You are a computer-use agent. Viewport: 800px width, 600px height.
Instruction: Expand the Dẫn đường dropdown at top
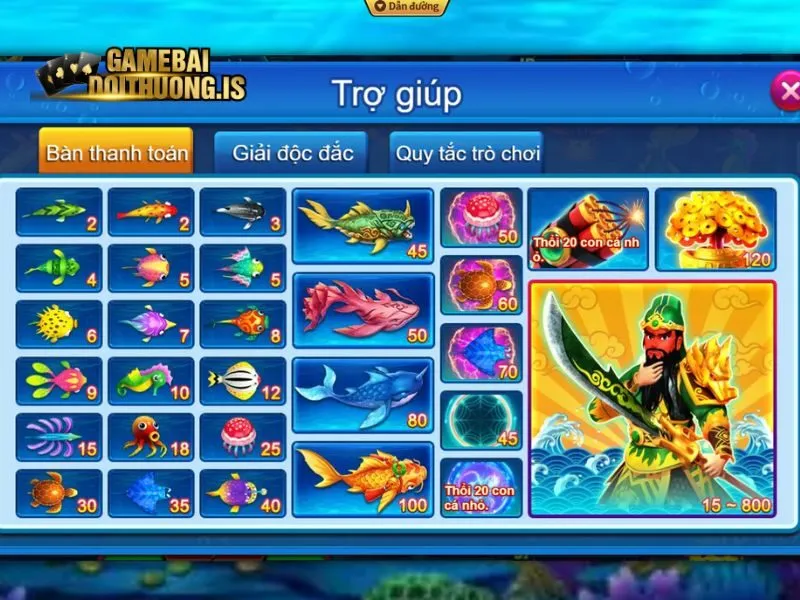406,7
